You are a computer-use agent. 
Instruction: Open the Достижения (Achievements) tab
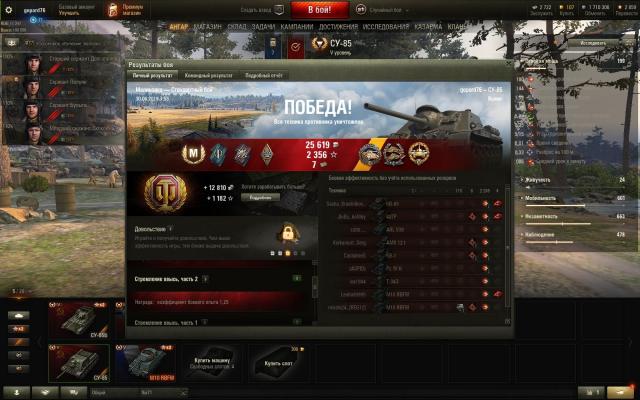[339, 26]
